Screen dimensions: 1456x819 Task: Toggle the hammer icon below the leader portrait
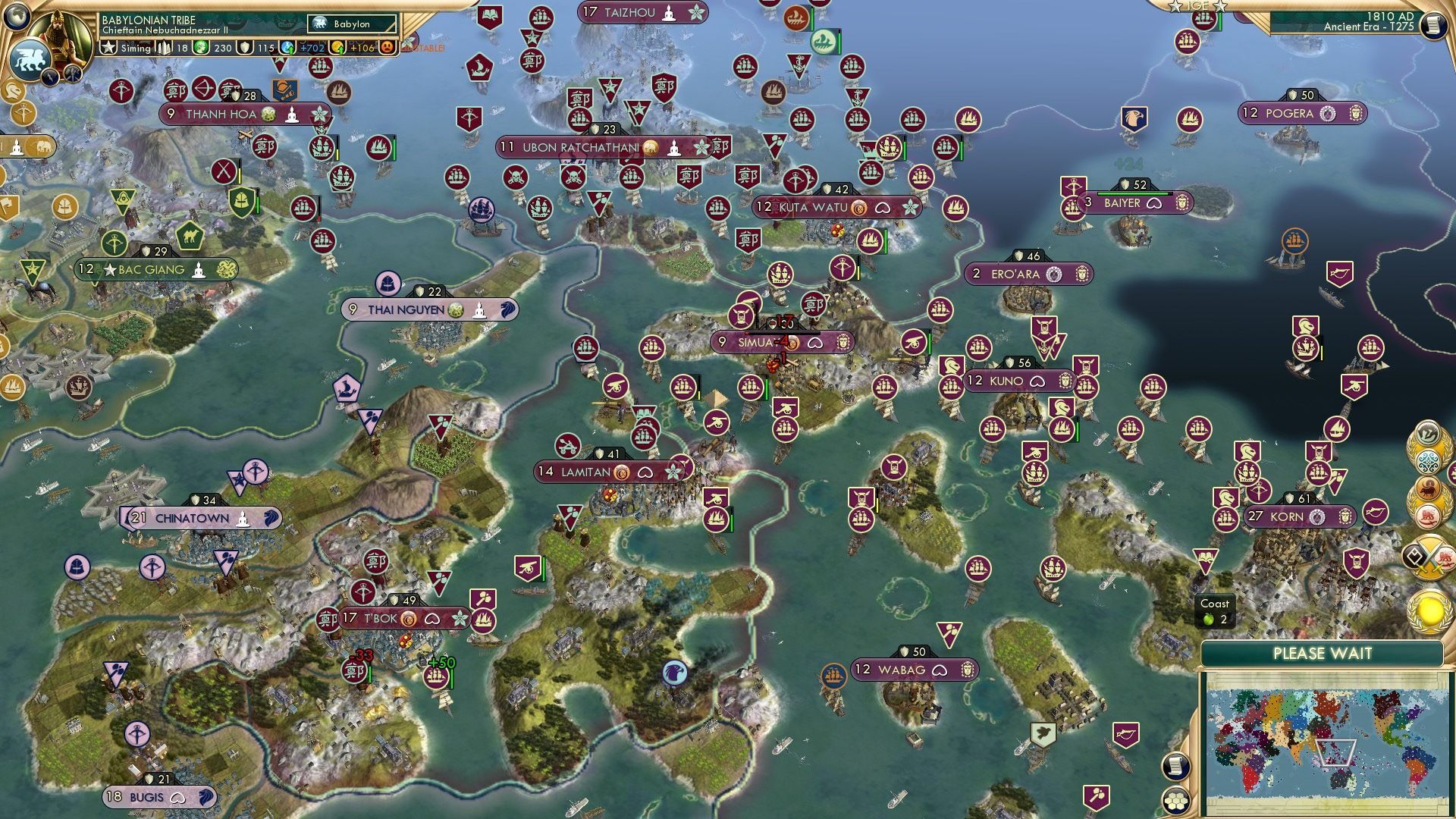tap(71, 74)
